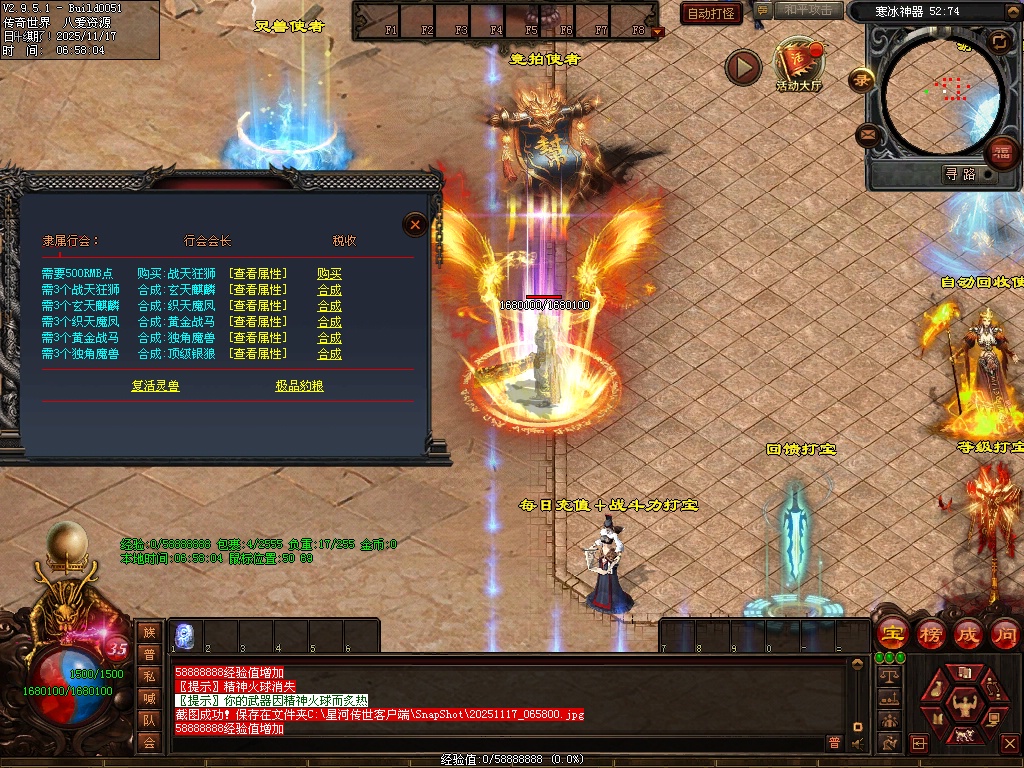View attributes of 战天狂狮
The height and width of the screenshot is (768, 1024).
(257, 274)
